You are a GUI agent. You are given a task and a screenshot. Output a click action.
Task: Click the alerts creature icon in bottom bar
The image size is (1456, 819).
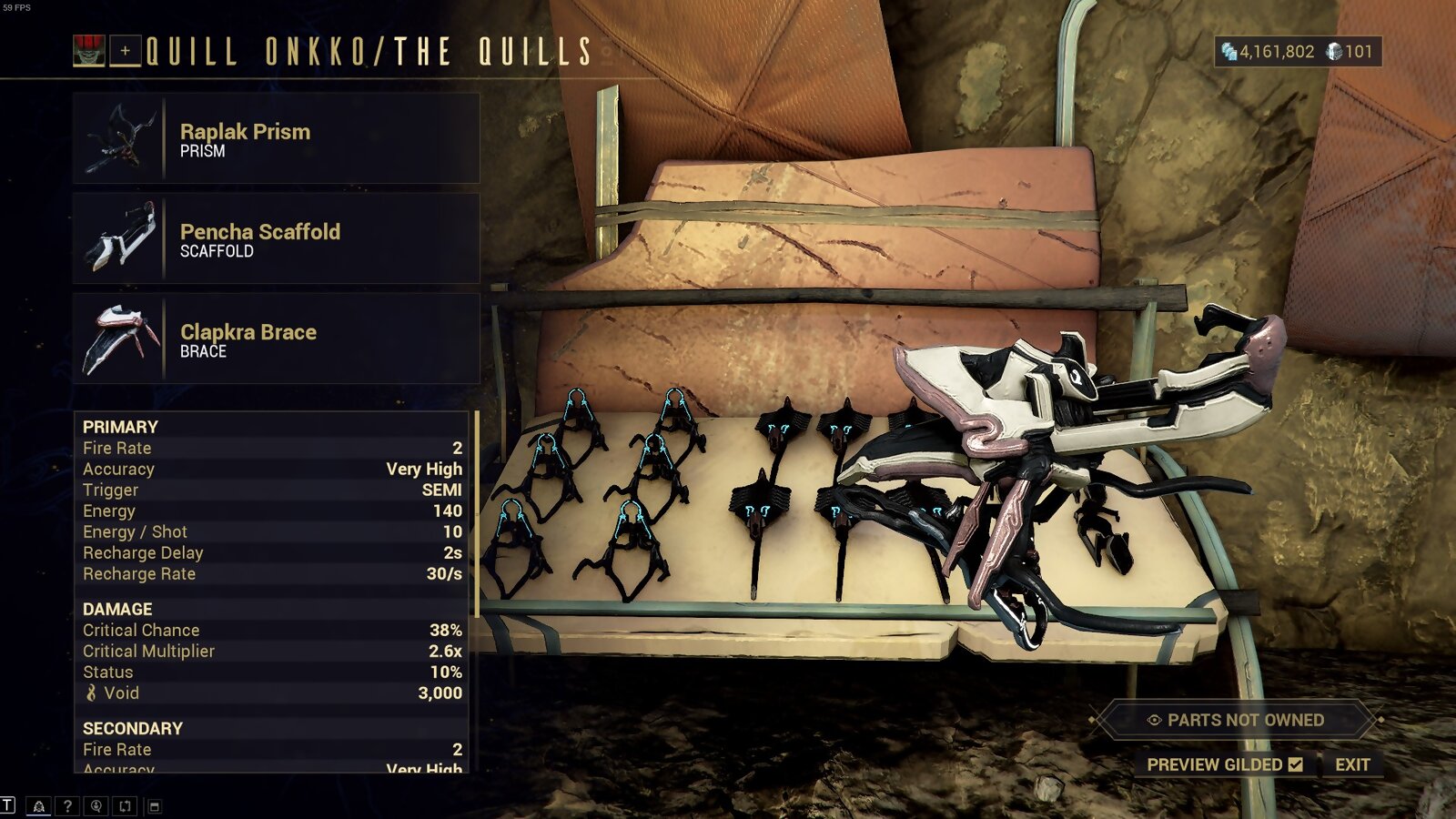39,804
